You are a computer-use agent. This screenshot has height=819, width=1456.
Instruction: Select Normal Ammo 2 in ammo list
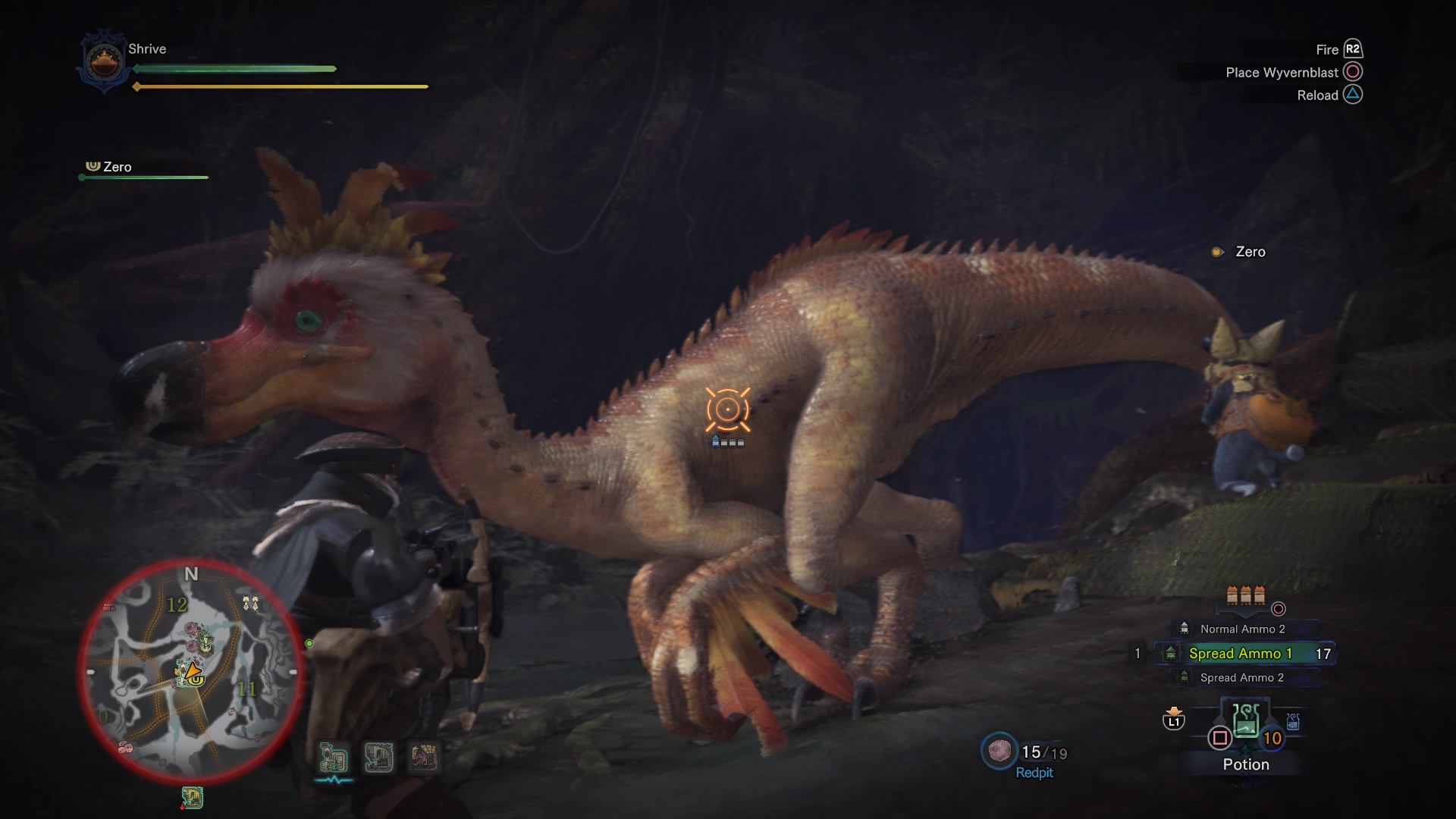(x=1241, y=629)
